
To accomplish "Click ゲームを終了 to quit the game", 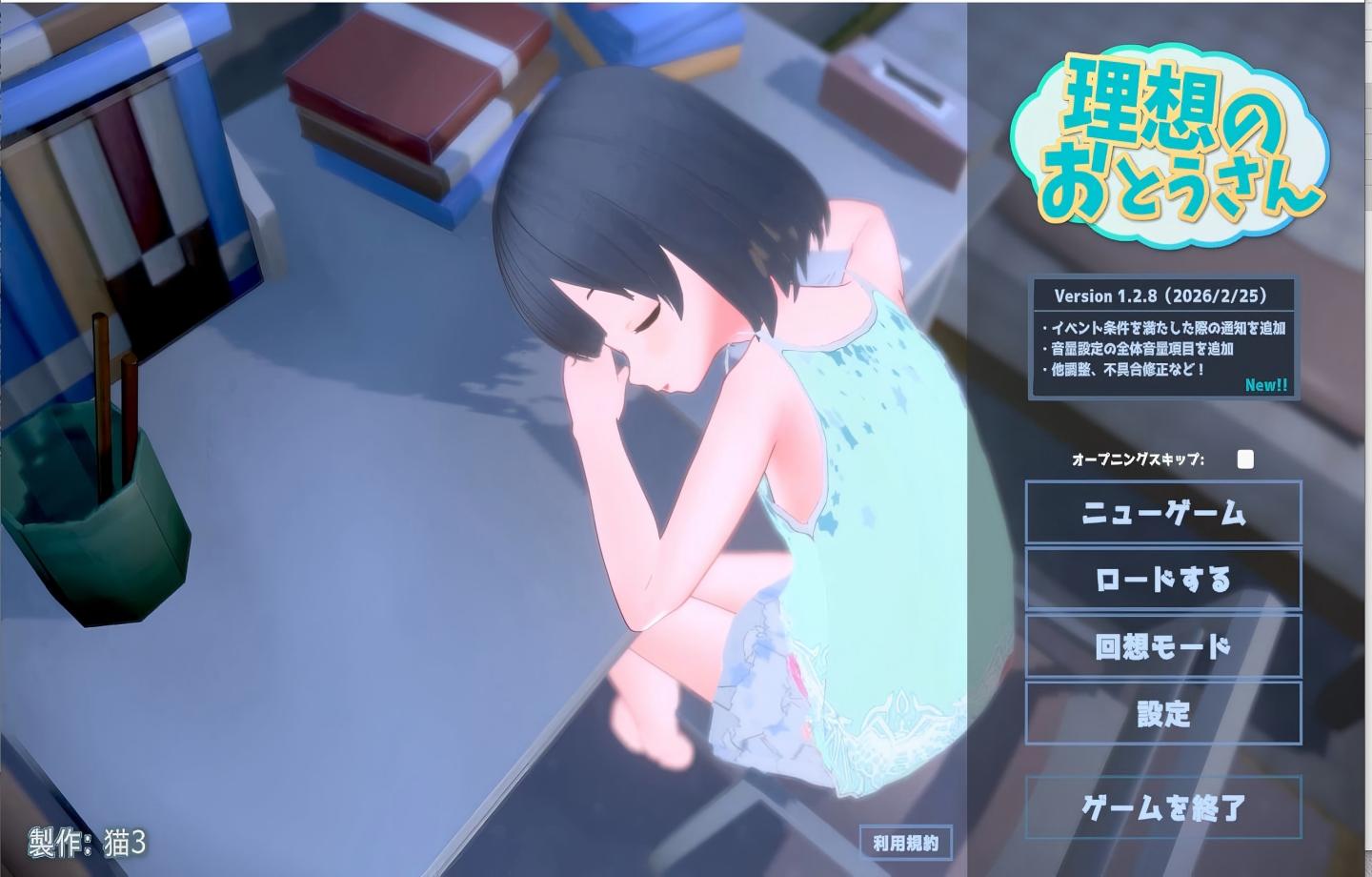I will (x=1162, y=805).
